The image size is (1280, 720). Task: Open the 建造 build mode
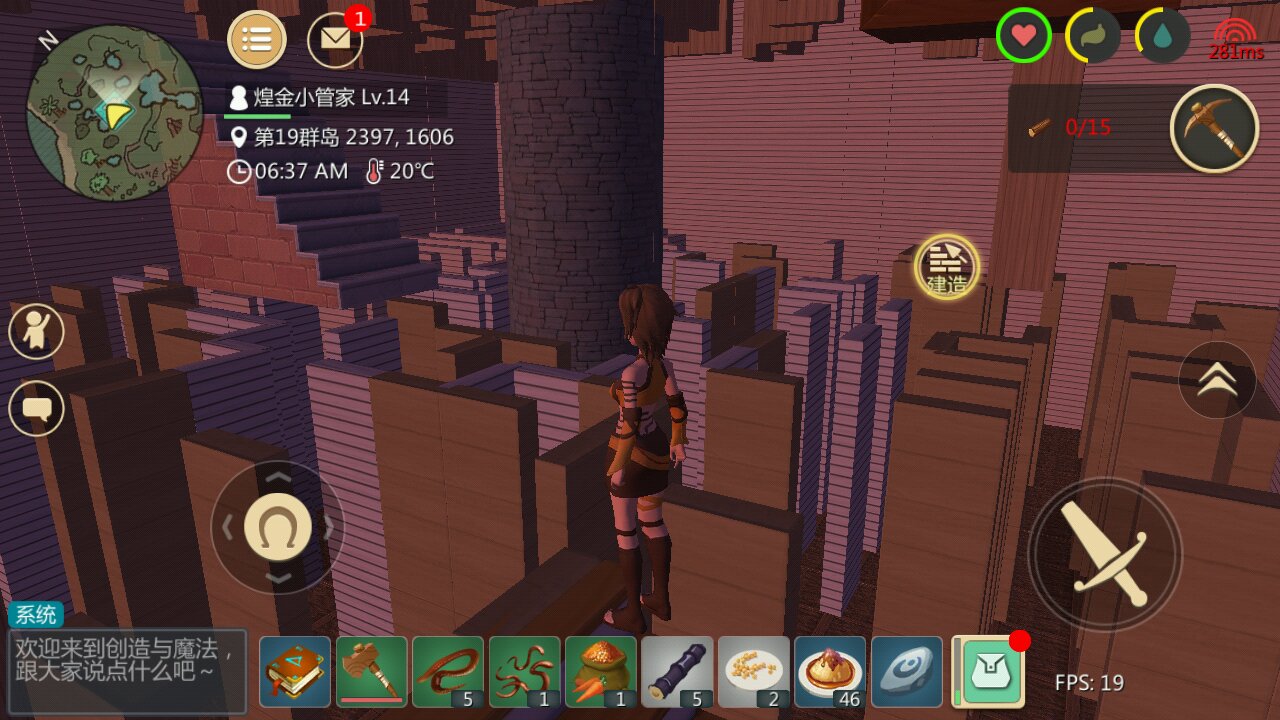click(946, 266)
